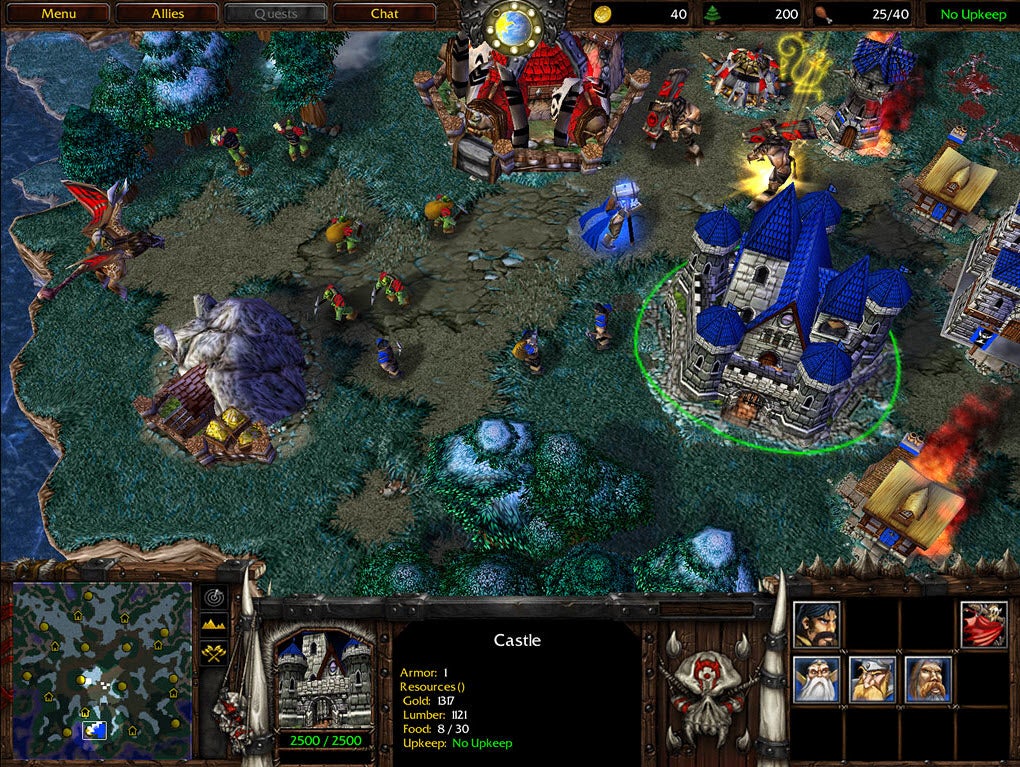The height and width of the screenshot is (767, 1020).
Task: Open the Allies panel
Action: pyautogui.click(x=167, y=14)
